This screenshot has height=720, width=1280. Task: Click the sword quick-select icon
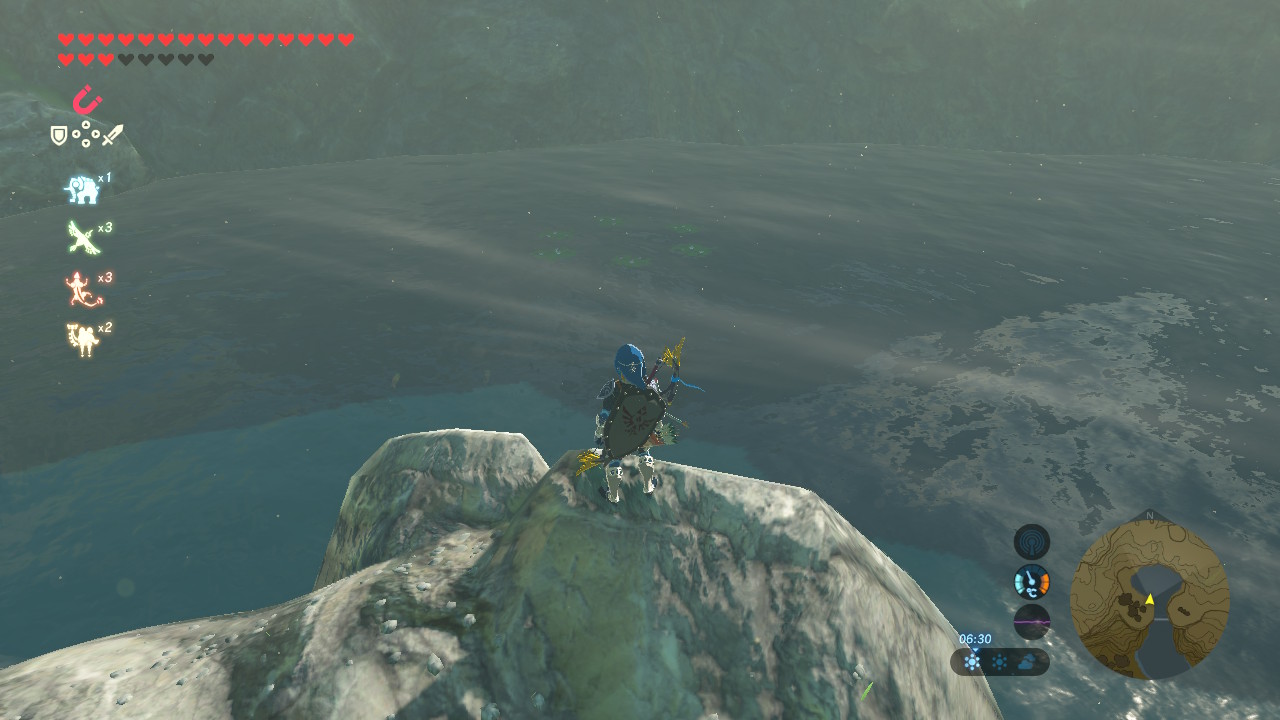(112, 135)
